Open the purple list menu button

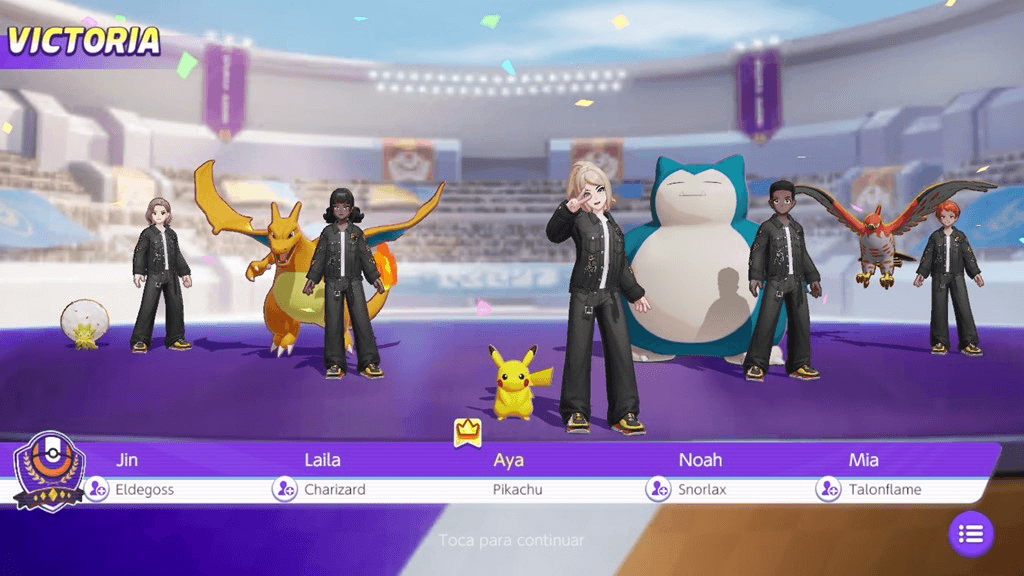coord(970,534)
